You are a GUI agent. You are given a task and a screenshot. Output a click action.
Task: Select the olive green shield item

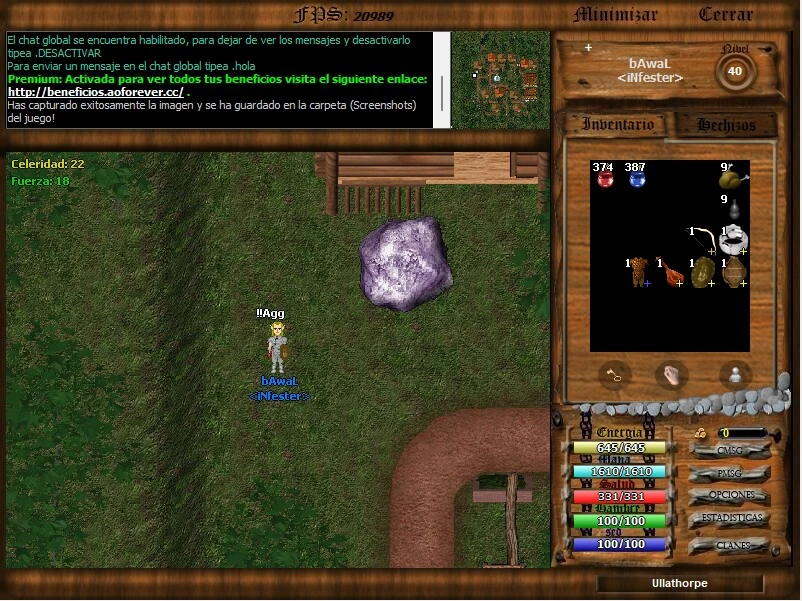click(701, 272)
